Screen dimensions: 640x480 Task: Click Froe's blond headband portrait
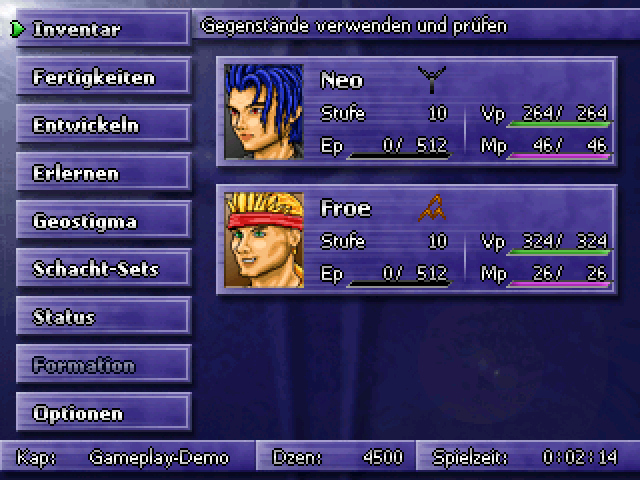coord(264,240)
